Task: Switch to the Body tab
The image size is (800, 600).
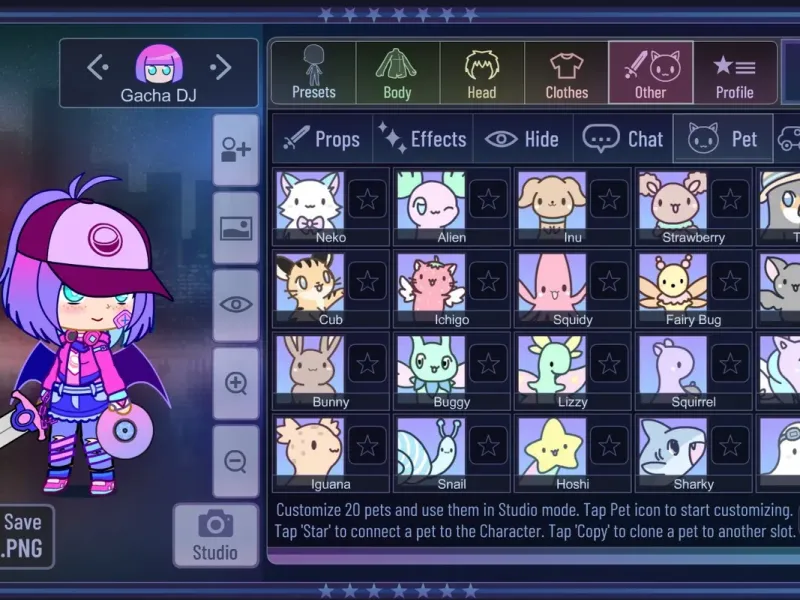Action: pos(397,73)
